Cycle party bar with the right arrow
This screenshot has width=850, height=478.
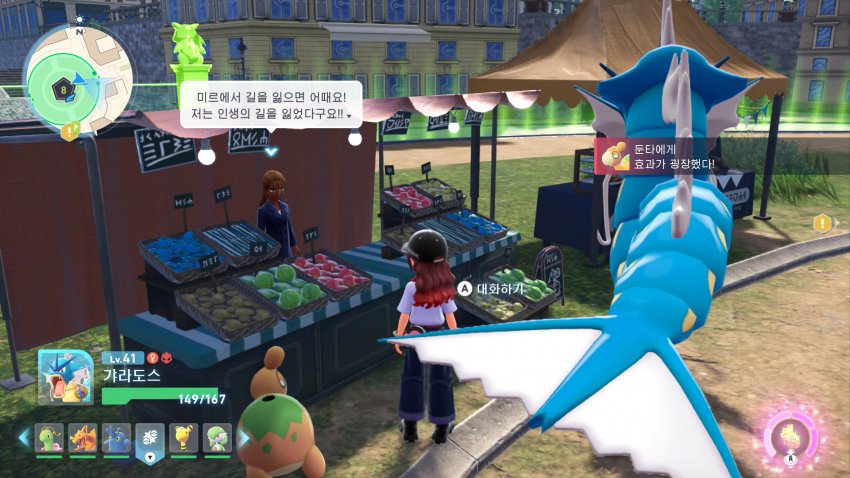pyautogui.click(x=242, y=438)
